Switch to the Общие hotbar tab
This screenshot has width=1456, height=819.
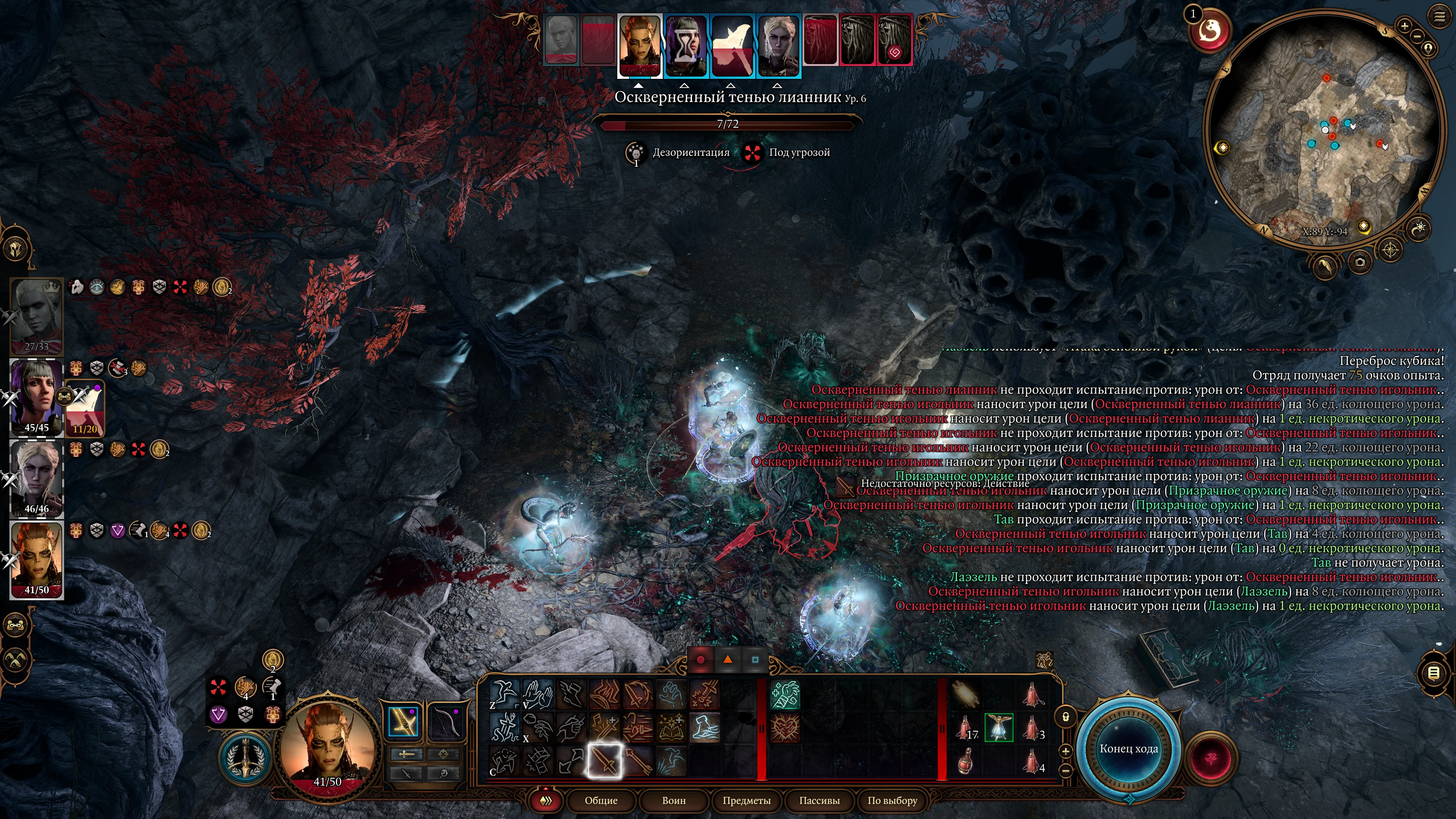point(601,800)
